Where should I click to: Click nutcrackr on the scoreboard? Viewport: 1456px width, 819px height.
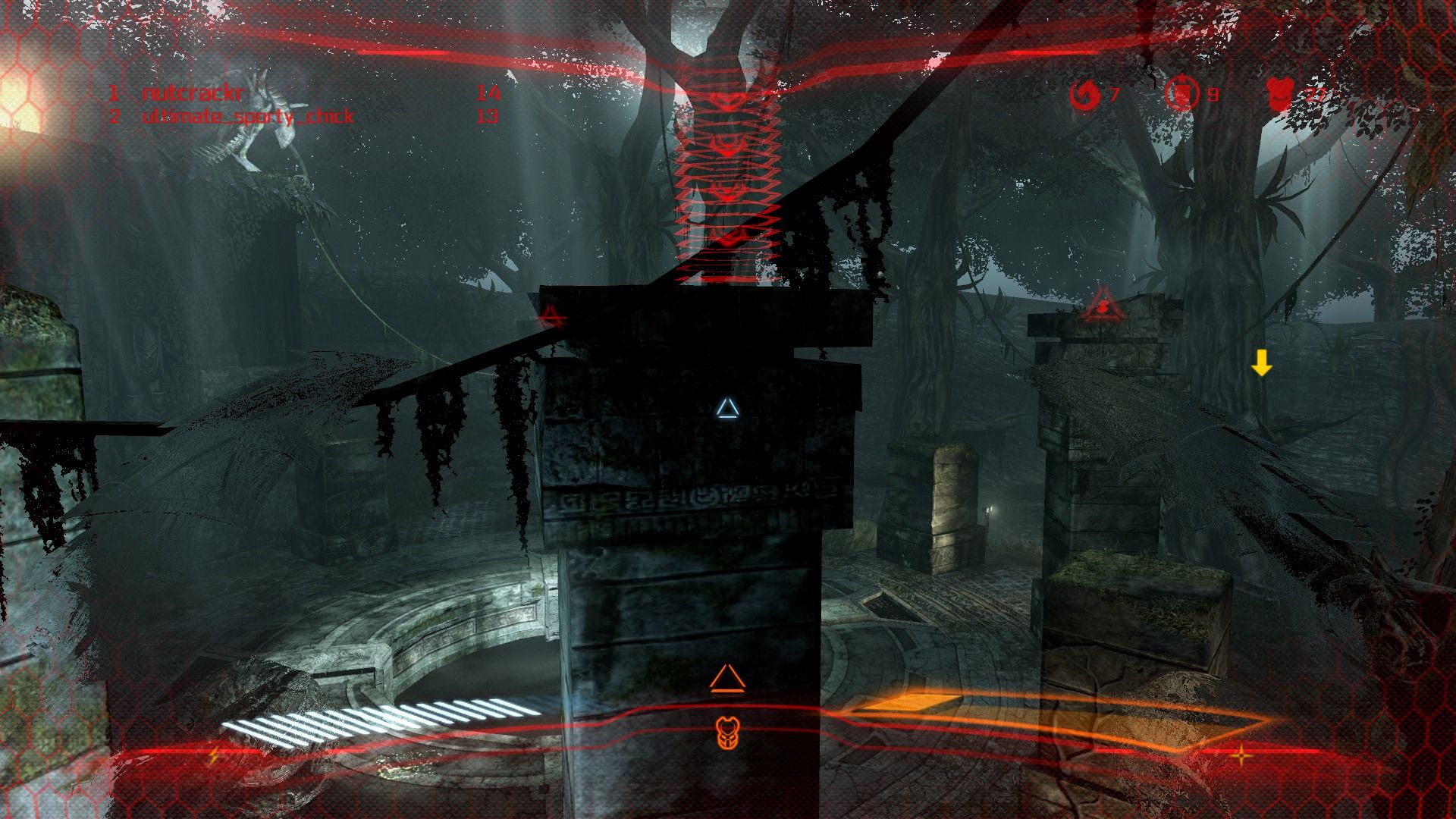click(x=192, y=95)
